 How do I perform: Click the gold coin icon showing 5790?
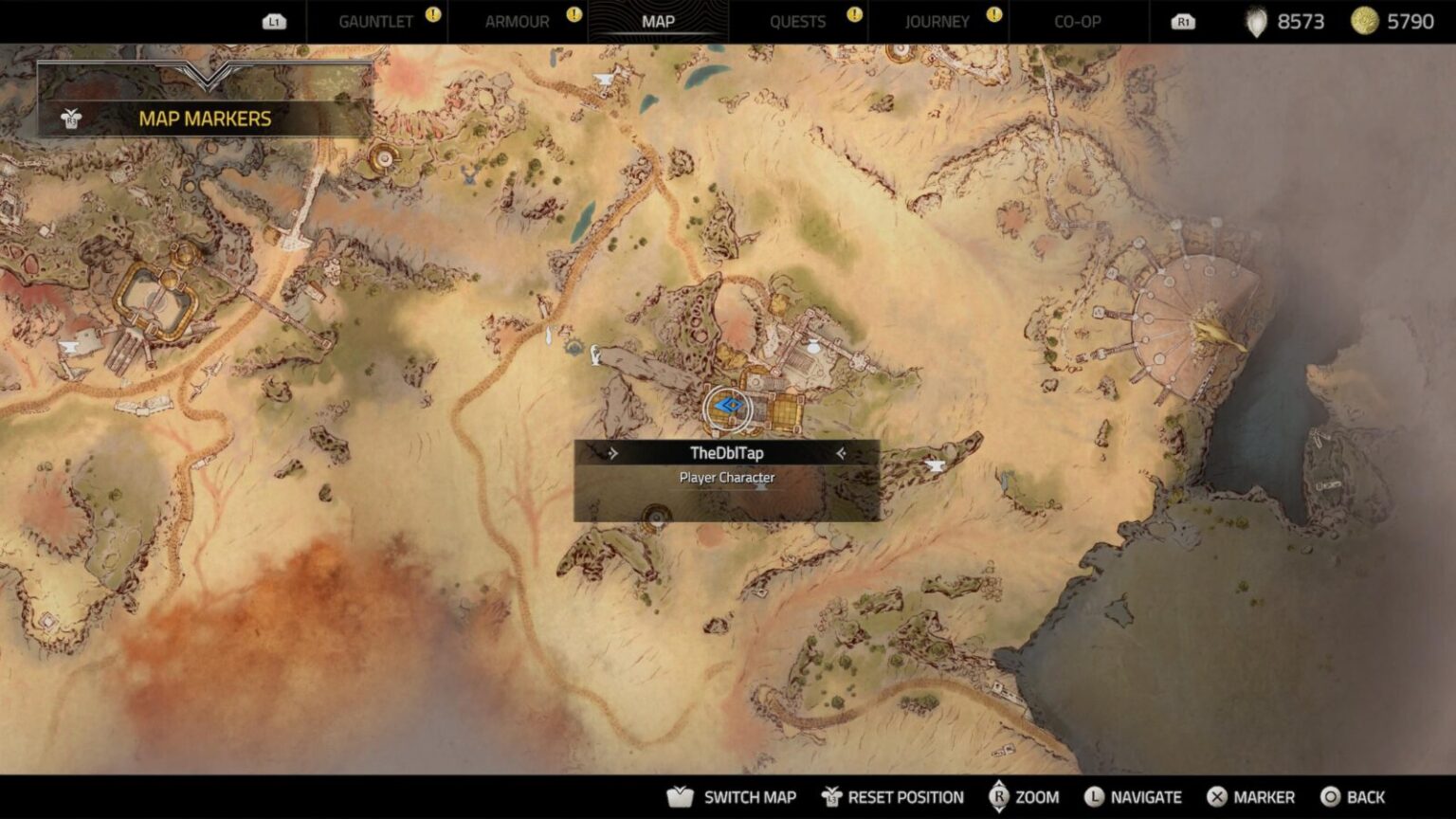1366,21
